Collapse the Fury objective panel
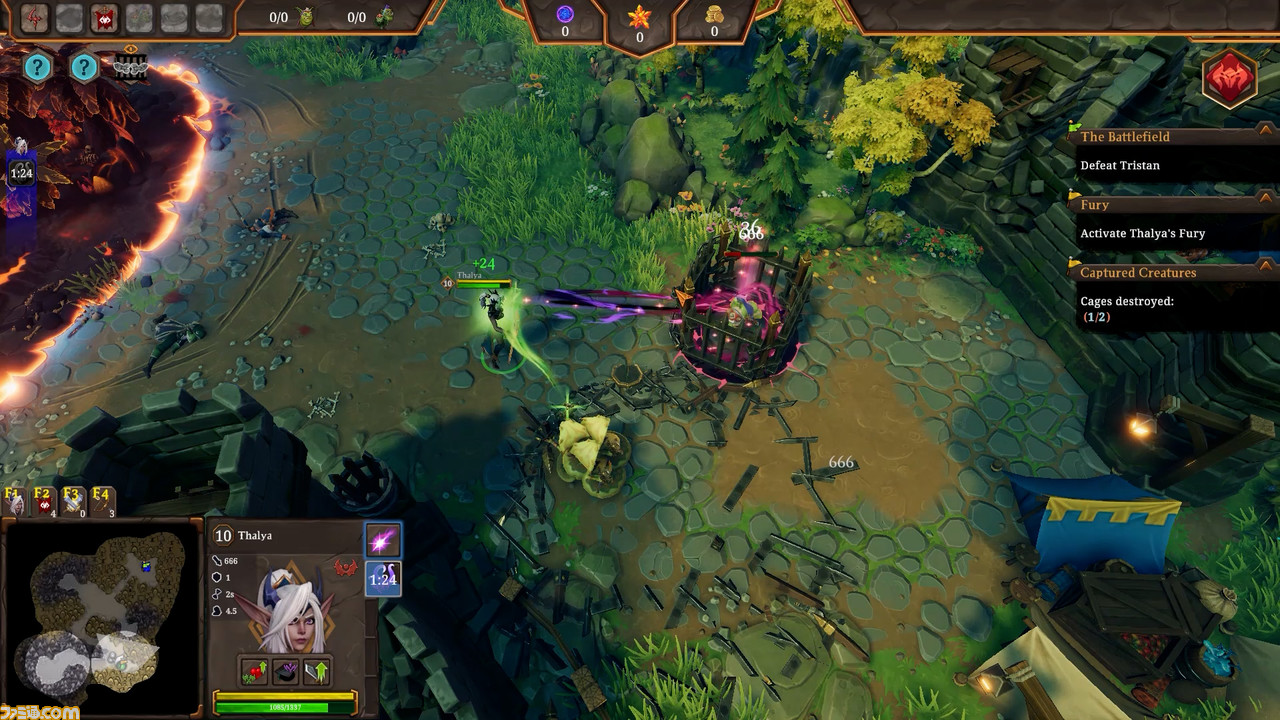Image resolution: width=1280 pixels, height=720 pixels. [1266, 204]
